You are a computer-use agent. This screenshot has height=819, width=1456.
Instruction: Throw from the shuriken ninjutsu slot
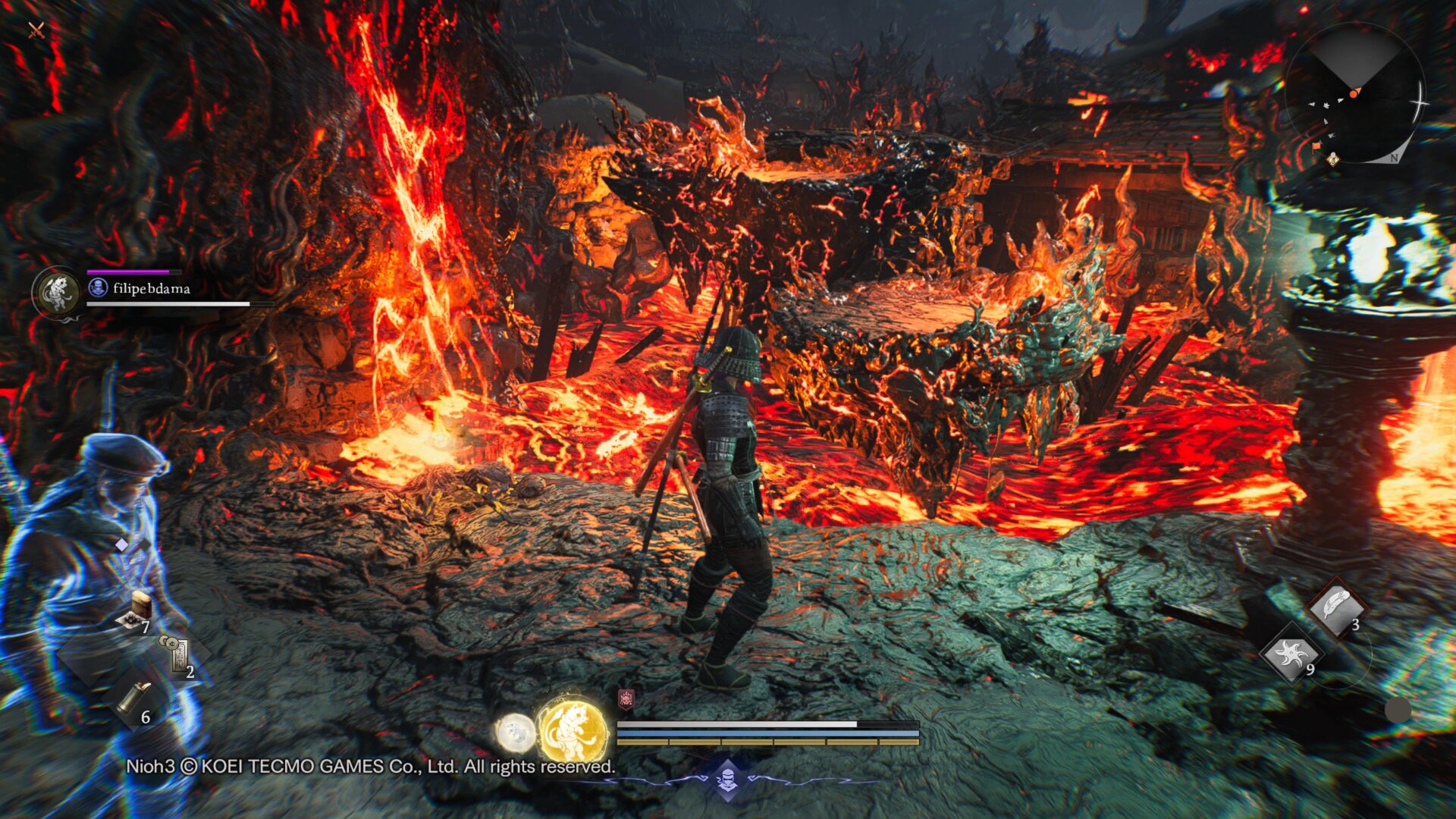pos(1291,654)
